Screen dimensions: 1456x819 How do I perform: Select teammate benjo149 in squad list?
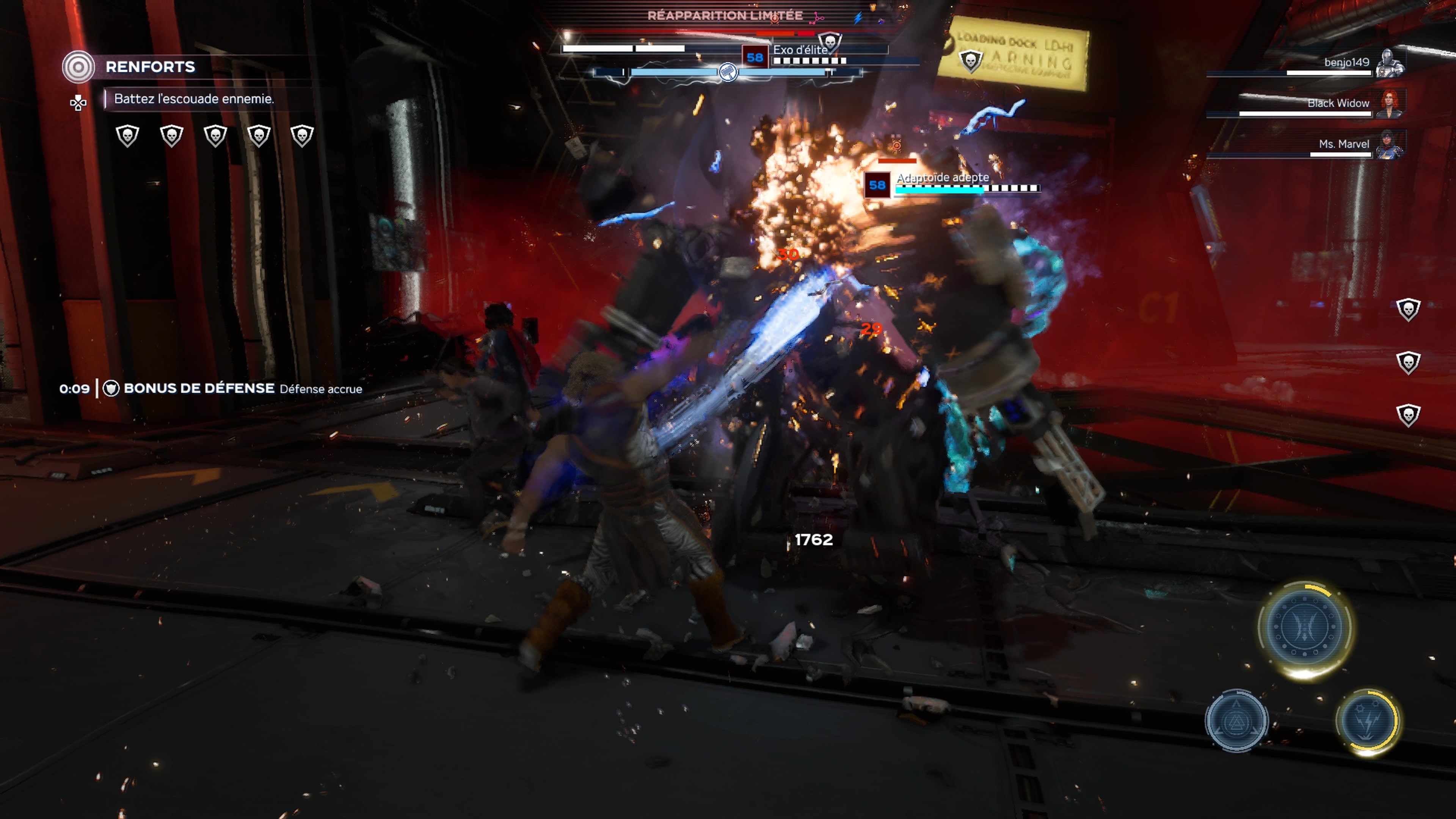[1346, 62]
